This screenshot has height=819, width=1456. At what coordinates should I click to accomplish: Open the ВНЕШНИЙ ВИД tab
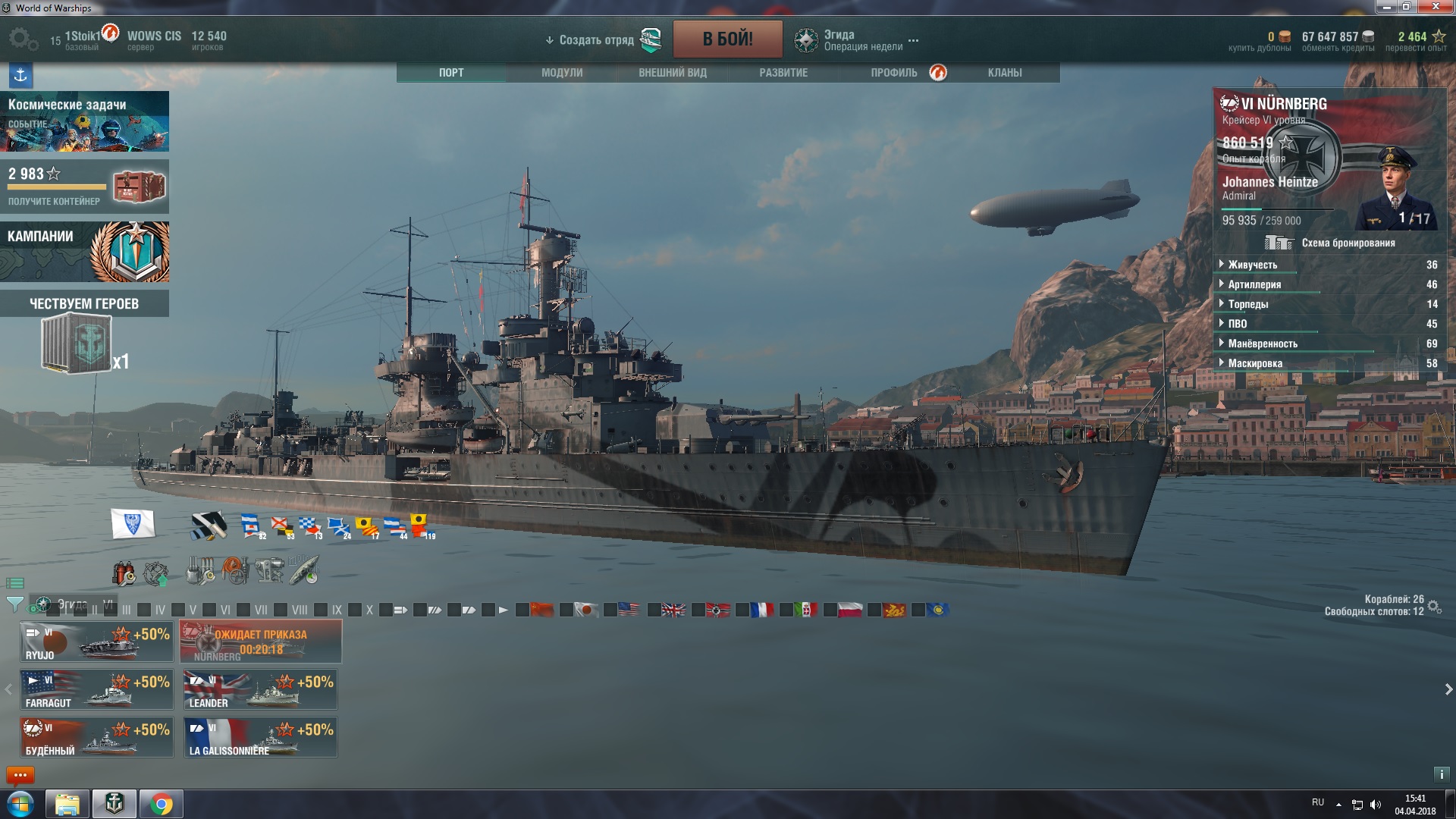click(672, 73)
